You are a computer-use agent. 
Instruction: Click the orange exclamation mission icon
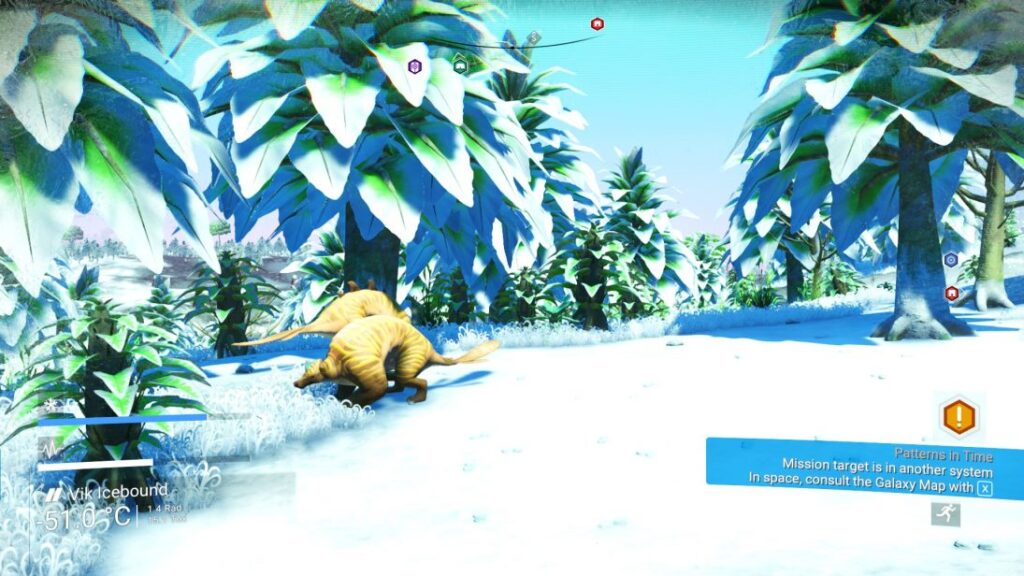(958, 415)
